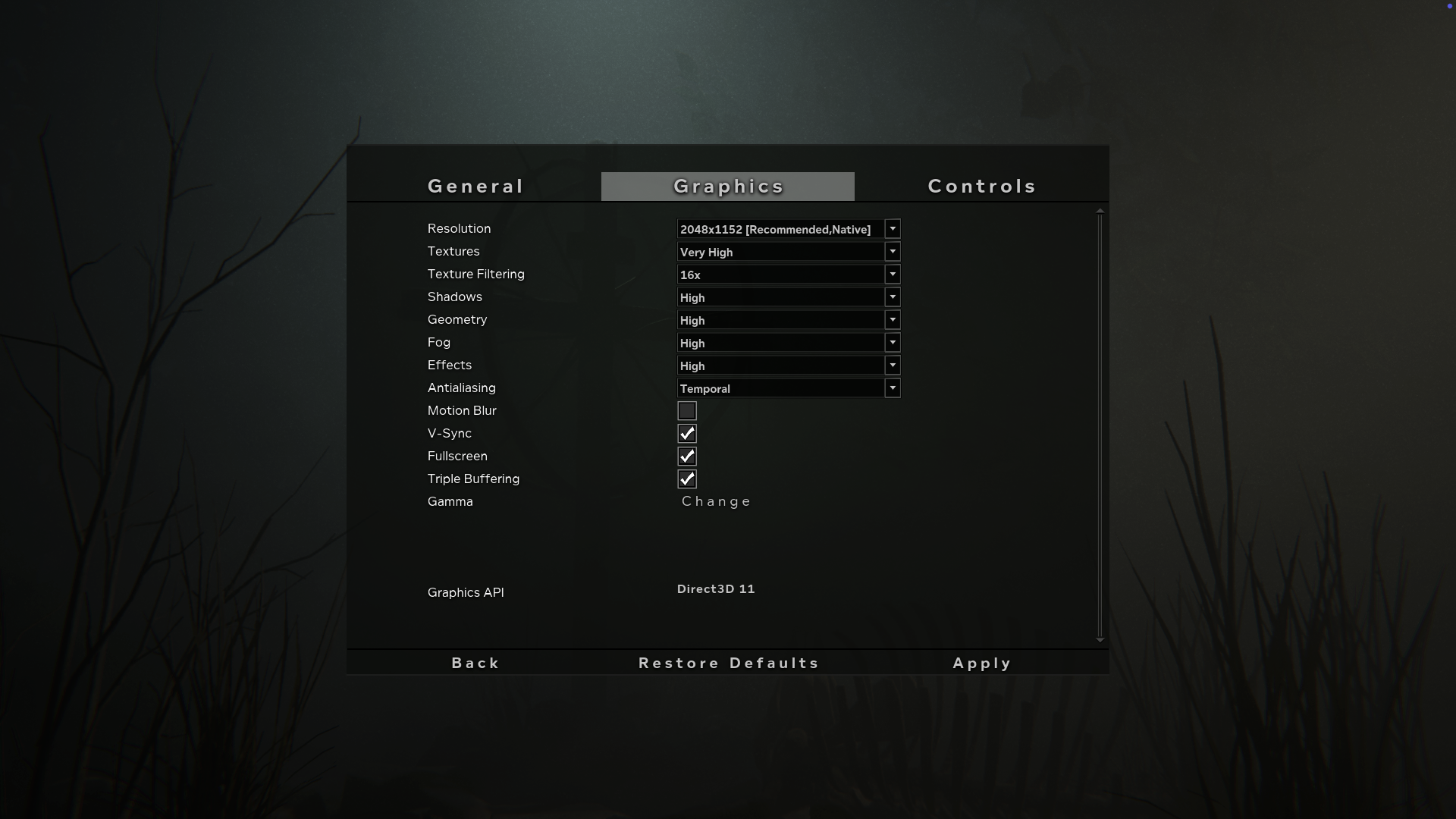Screen dimensions: 1456x819
Task: Select the Graphics tab
Action: coord(727,186)
